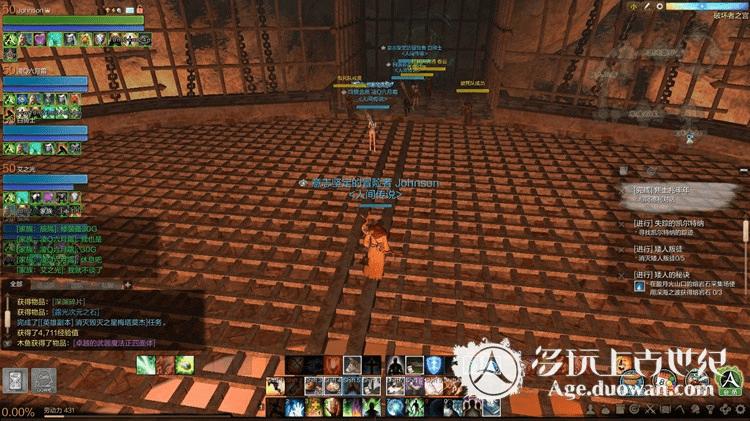Use the white meditating figure skill

coord(396,366)
